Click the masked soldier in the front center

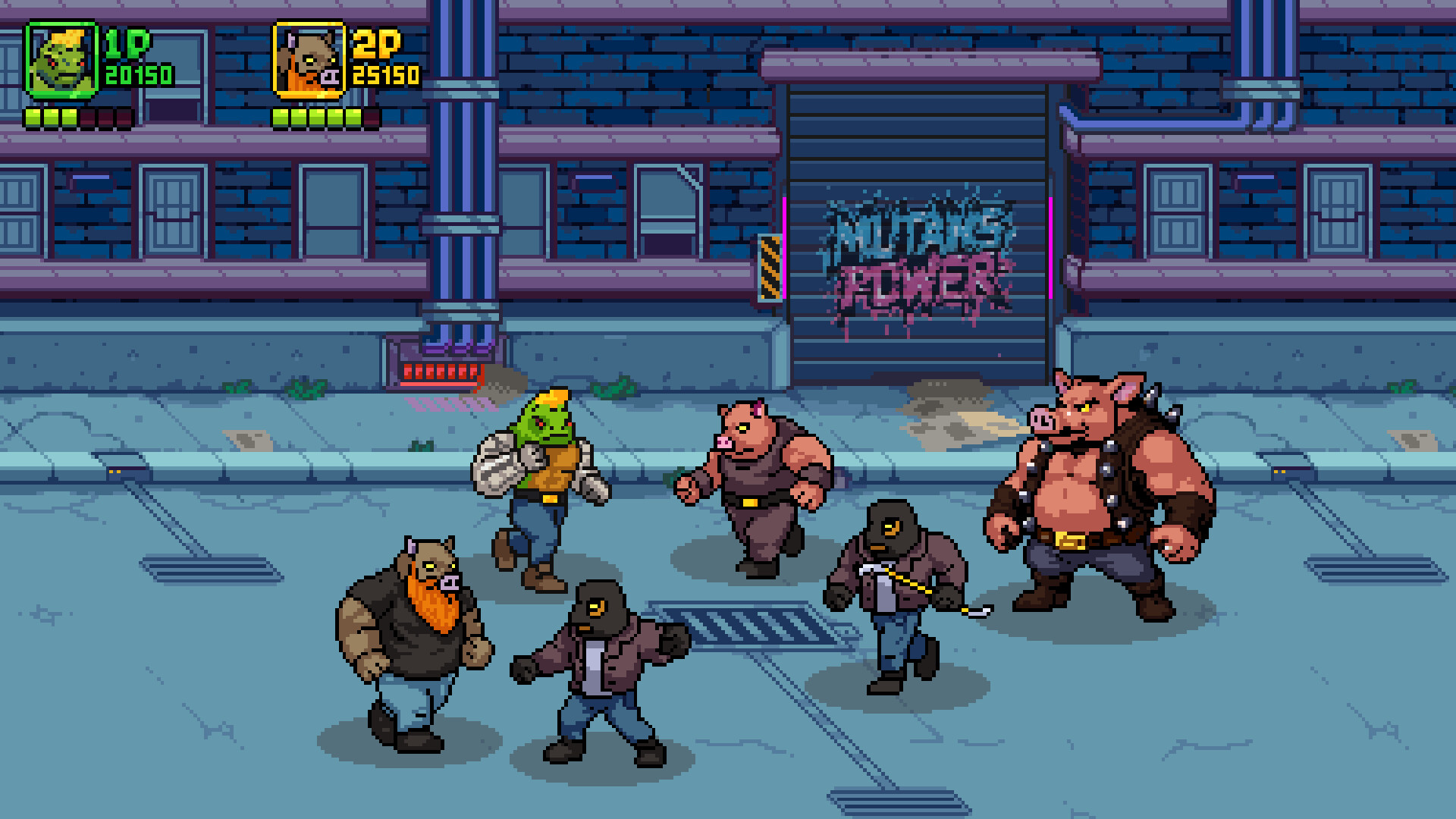click(599, 667)
